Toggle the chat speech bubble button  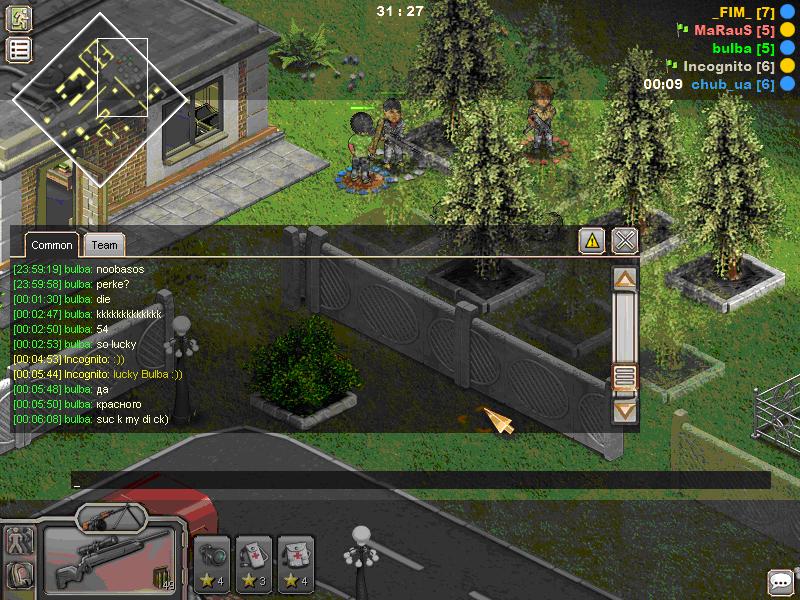[780, 581]
